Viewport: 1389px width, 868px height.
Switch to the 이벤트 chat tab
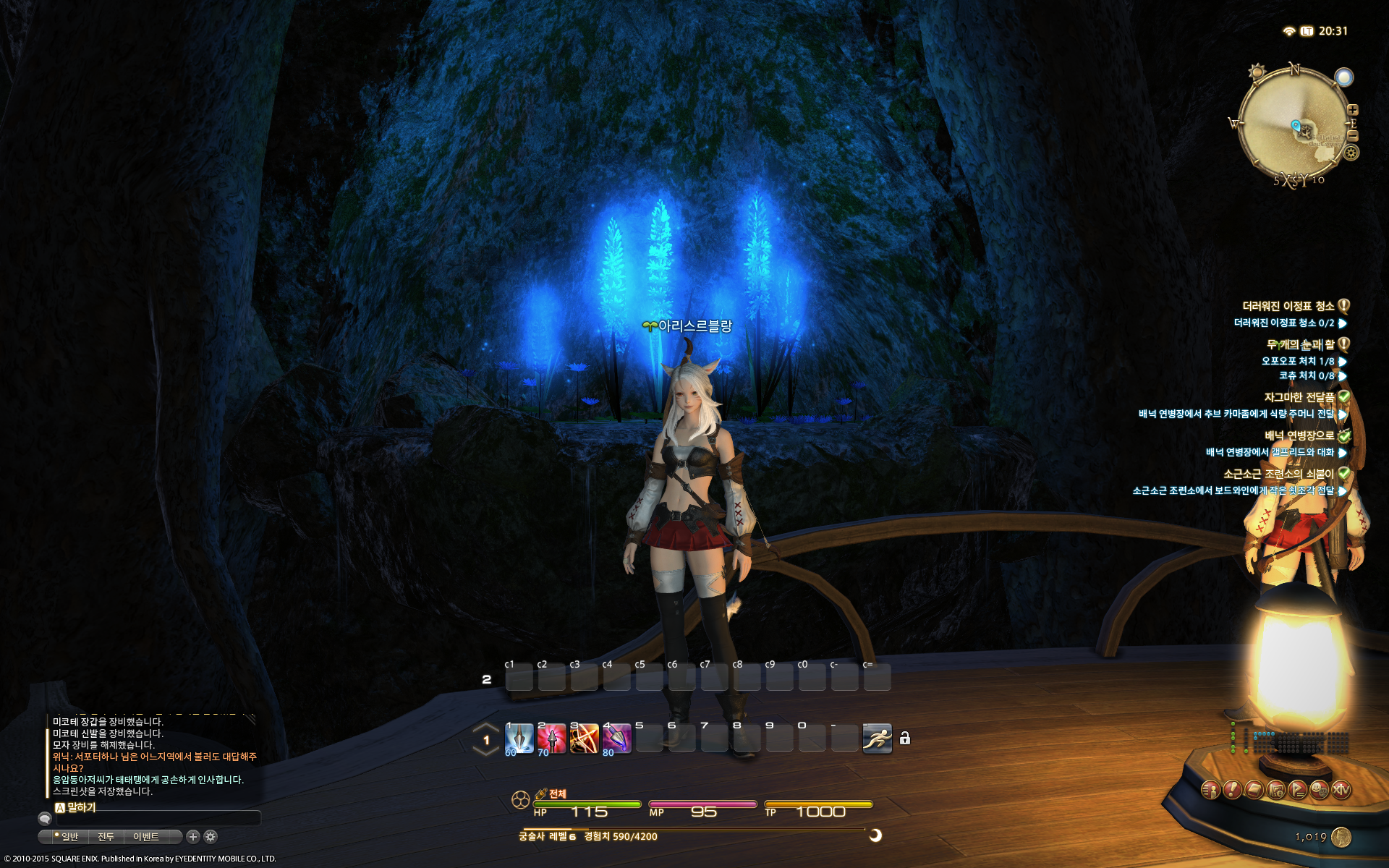[x=146, y=837]
